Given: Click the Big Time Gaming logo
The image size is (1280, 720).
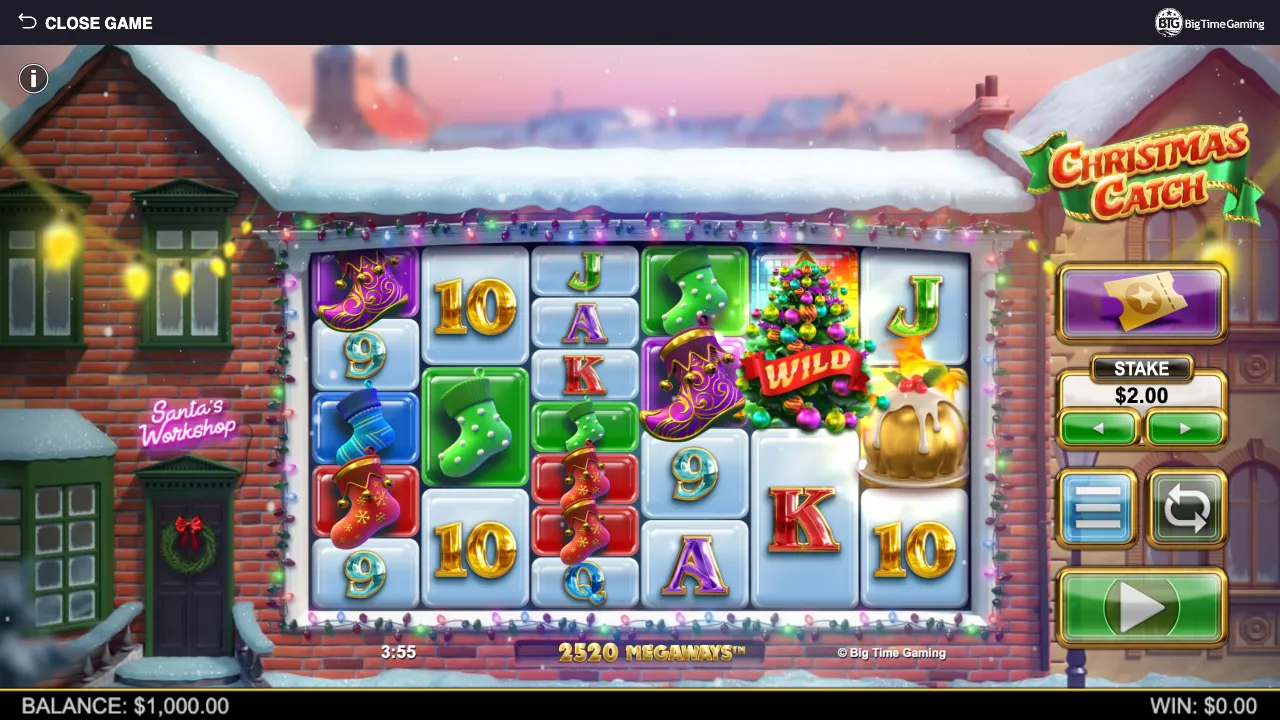Looking at the screenshot, I should 1209,22.
